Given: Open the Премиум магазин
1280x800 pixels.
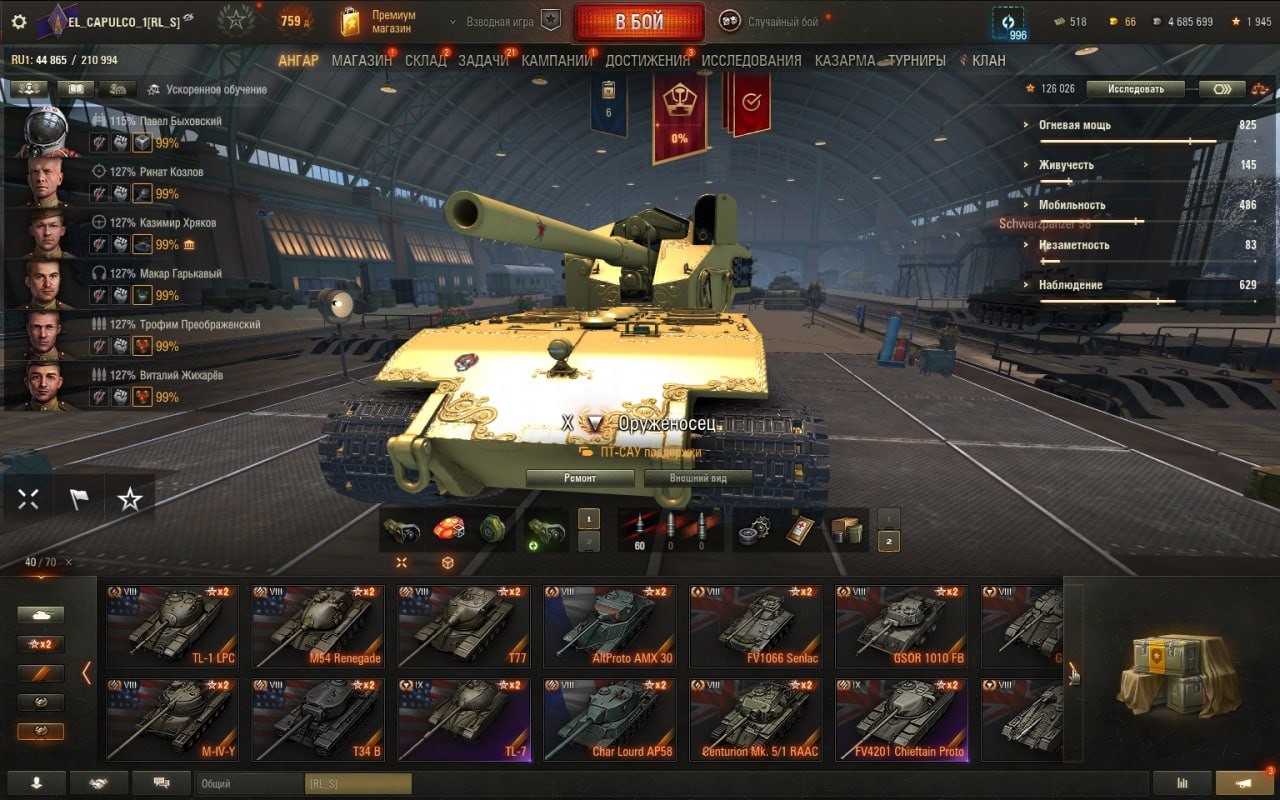Looking at the screenshot, I should [379, 22].
